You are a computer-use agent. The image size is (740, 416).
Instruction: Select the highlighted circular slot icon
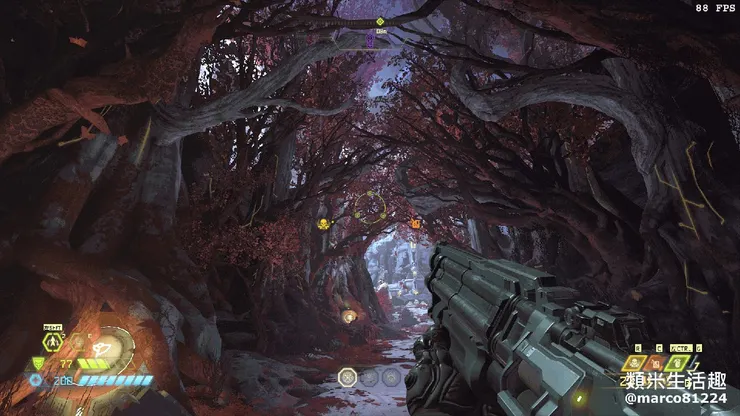click(x=348, y=377)
